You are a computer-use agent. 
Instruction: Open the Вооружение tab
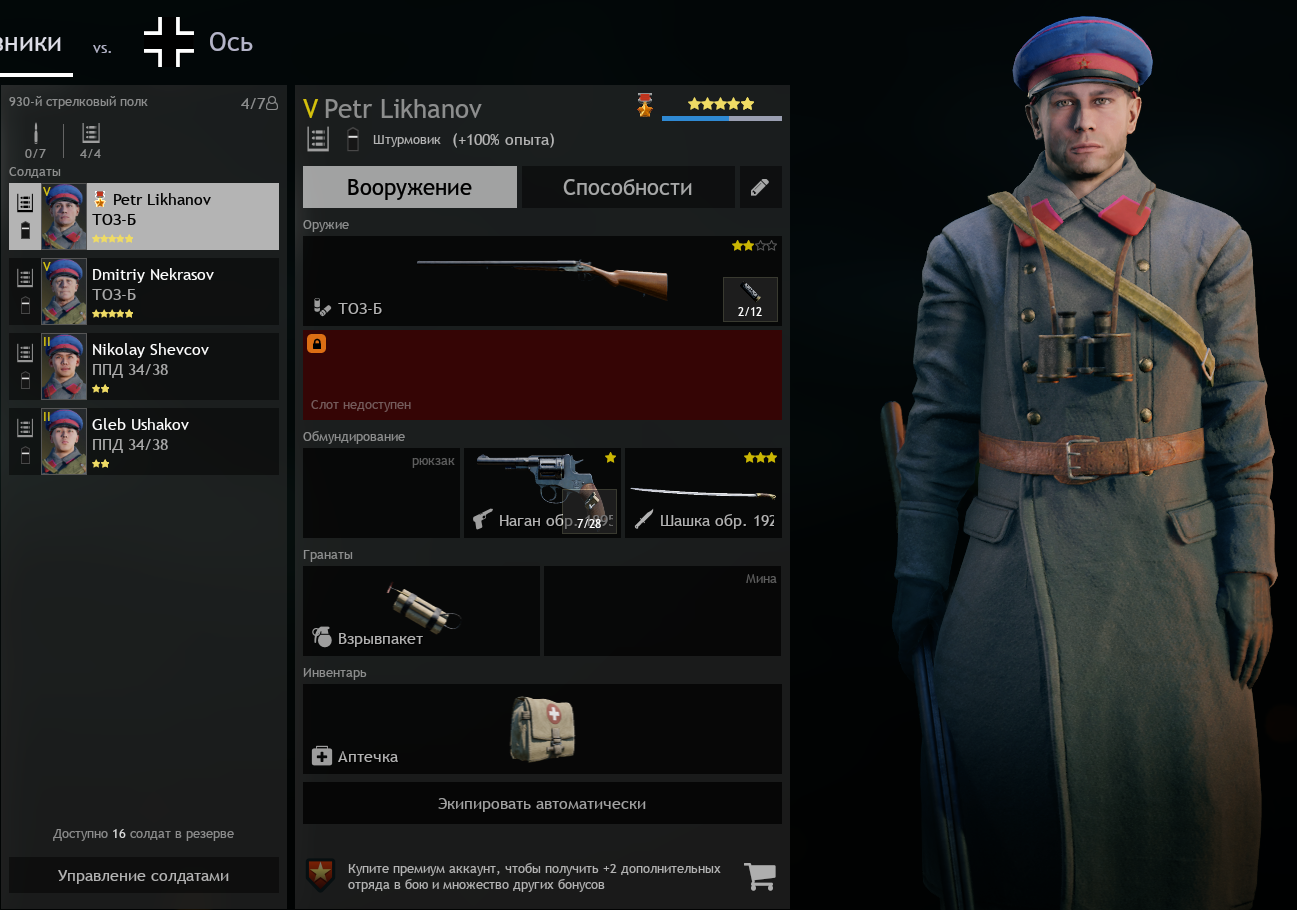(409, 187)
